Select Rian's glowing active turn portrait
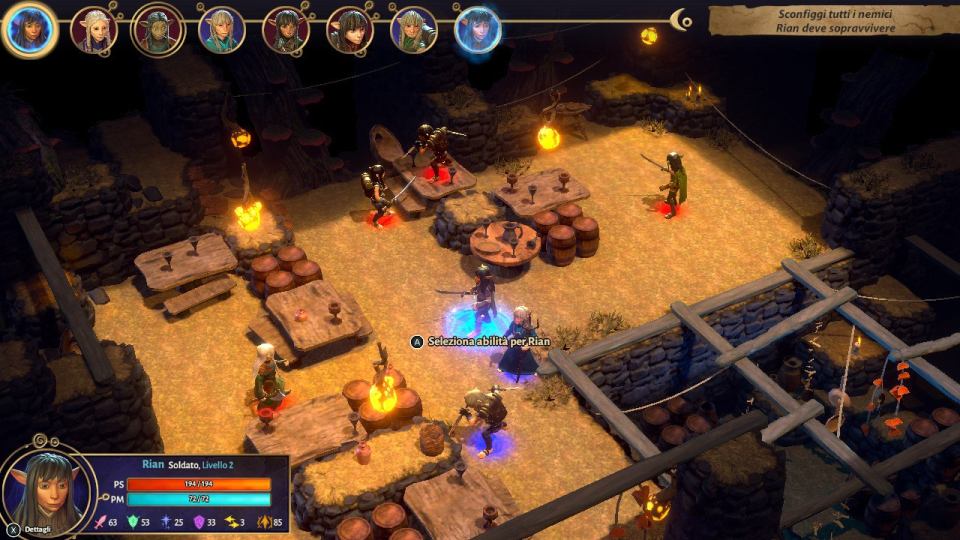Screen dimensions: 960x540 (x=29, y=29)
